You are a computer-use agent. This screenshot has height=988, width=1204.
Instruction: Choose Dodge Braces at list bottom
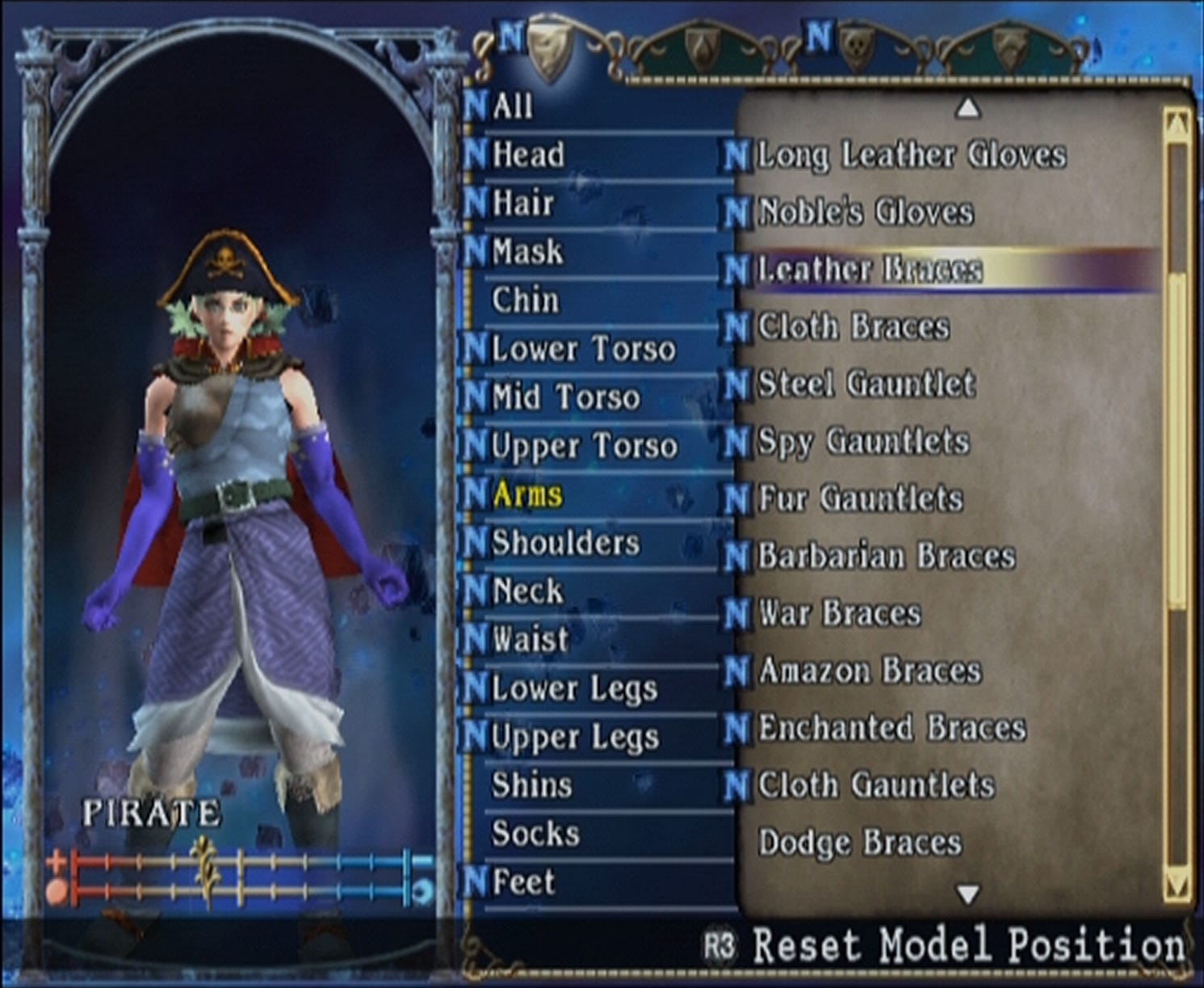tap(860, 843)
